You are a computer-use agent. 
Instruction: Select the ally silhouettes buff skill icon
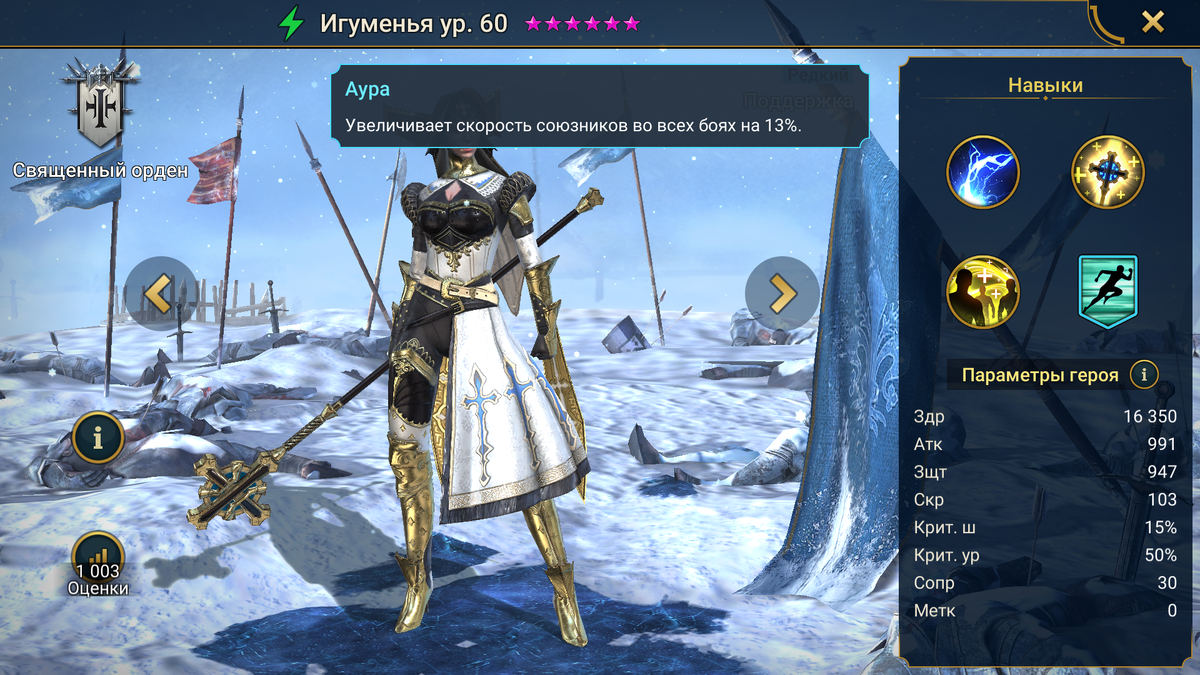[983, 292]
